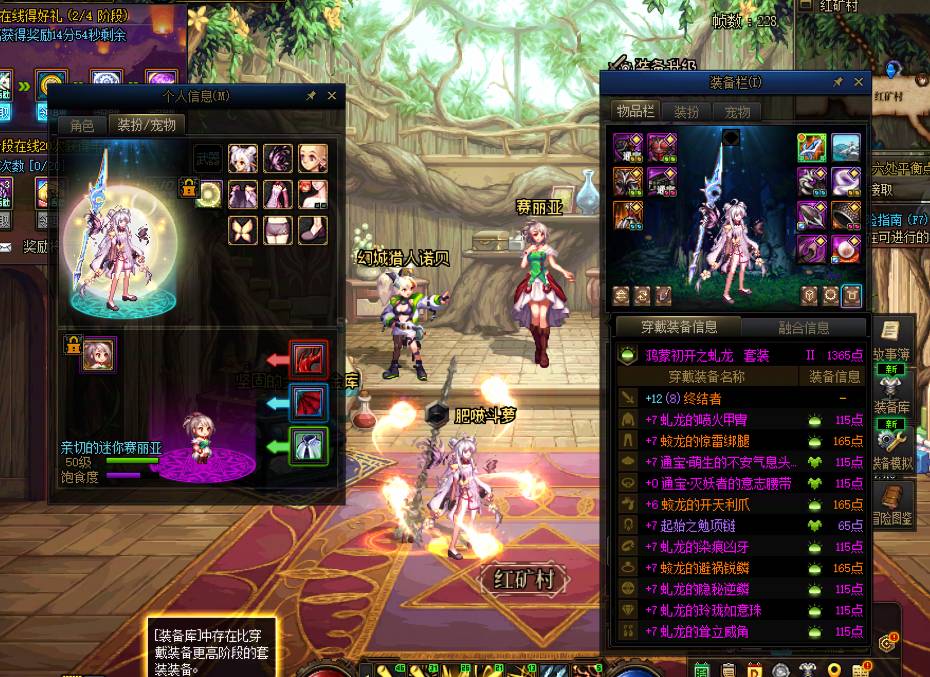This screenshot has width=930, height=677.
Task: Select the 虬龙的喷火甲胄 equipment row
Action: coord(721,420)
